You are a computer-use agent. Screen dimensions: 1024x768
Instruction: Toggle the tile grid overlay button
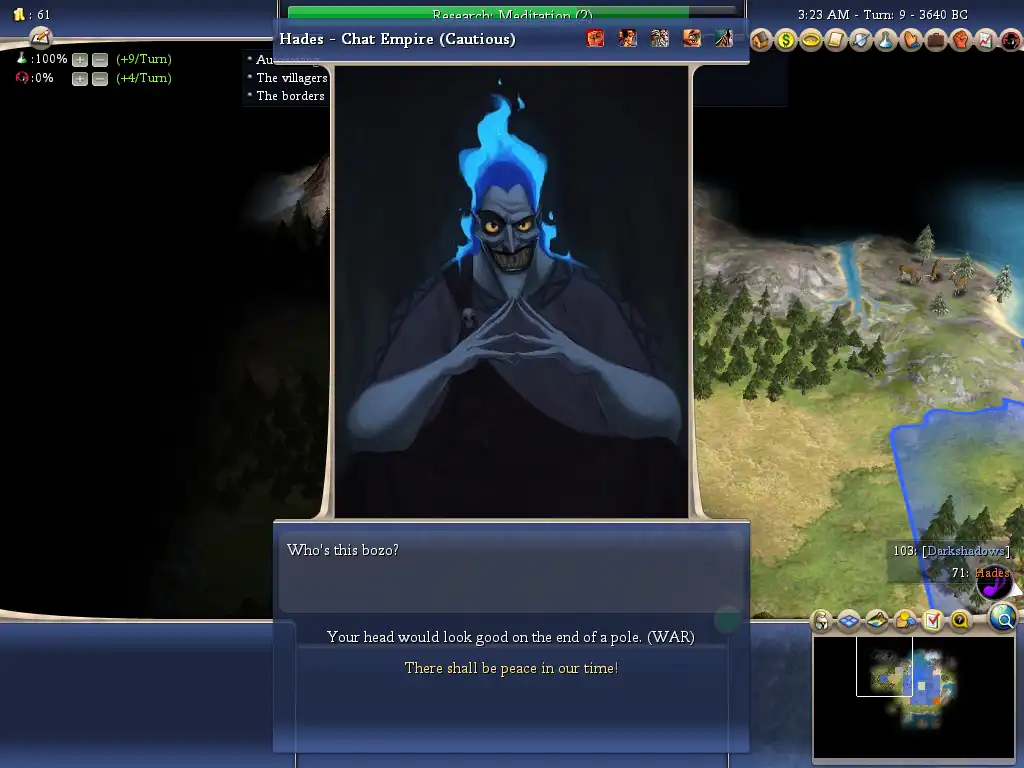pos(849,621)
